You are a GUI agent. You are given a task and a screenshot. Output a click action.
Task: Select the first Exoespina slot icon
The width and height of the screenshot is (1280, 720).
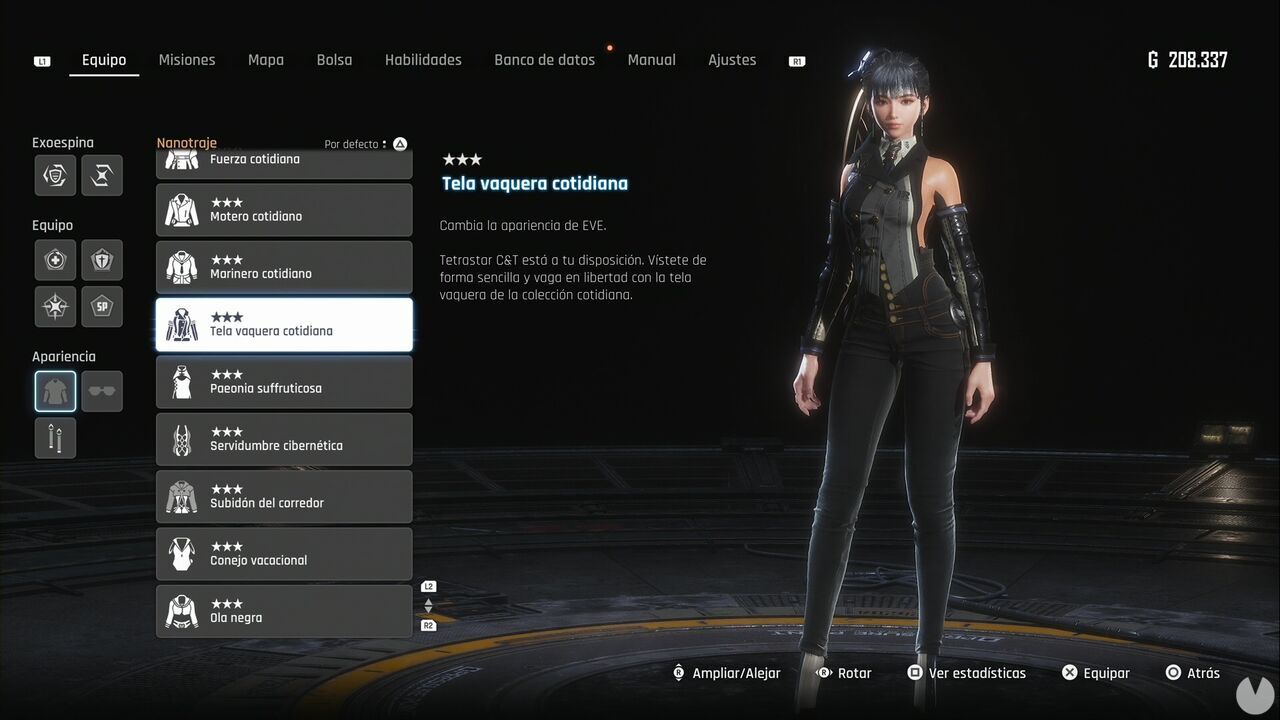[55, 175]
